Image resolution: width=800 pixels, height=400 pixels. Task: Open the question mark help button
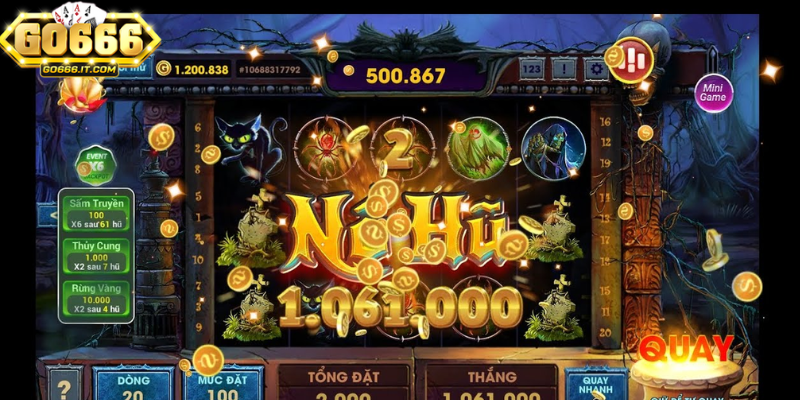coord(63,385)
